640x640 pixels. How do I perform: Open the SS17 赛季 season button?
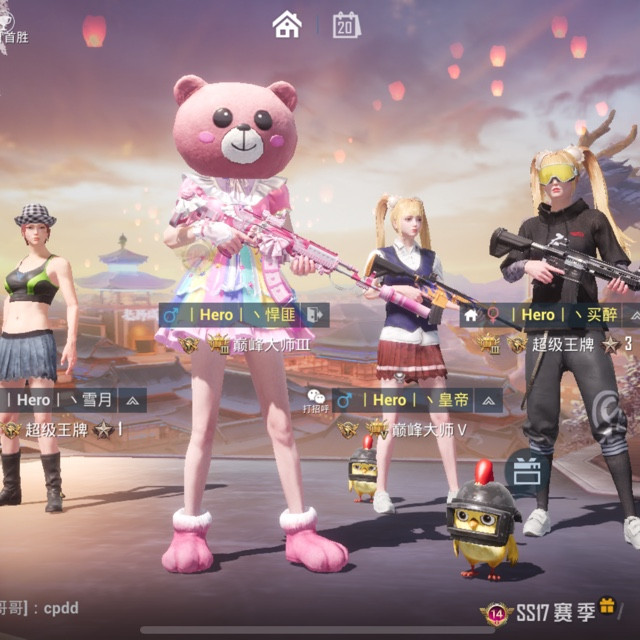click(x=540, y=612)
